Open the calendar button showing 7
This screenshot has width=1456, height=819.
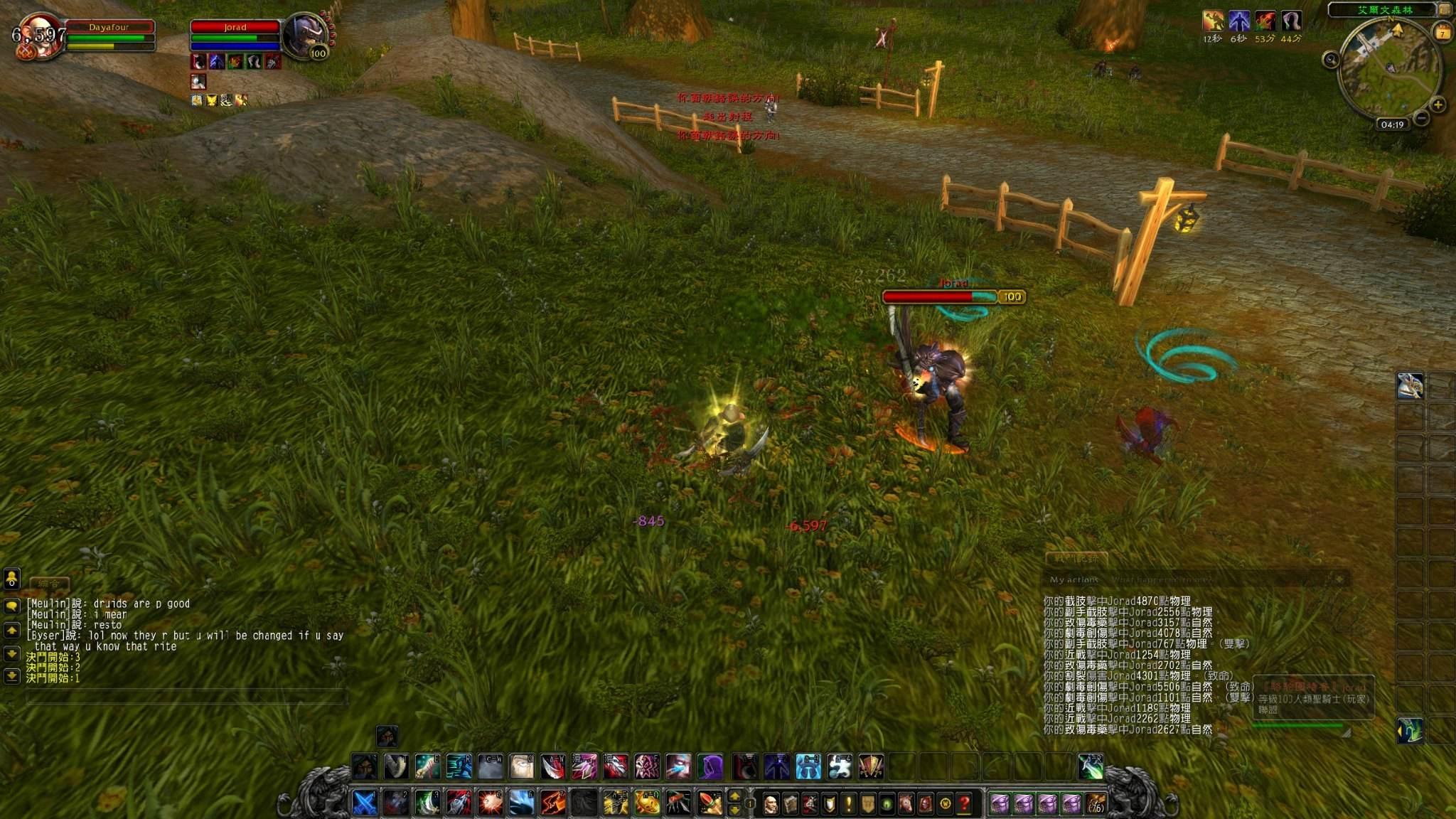click(1442, 33)
